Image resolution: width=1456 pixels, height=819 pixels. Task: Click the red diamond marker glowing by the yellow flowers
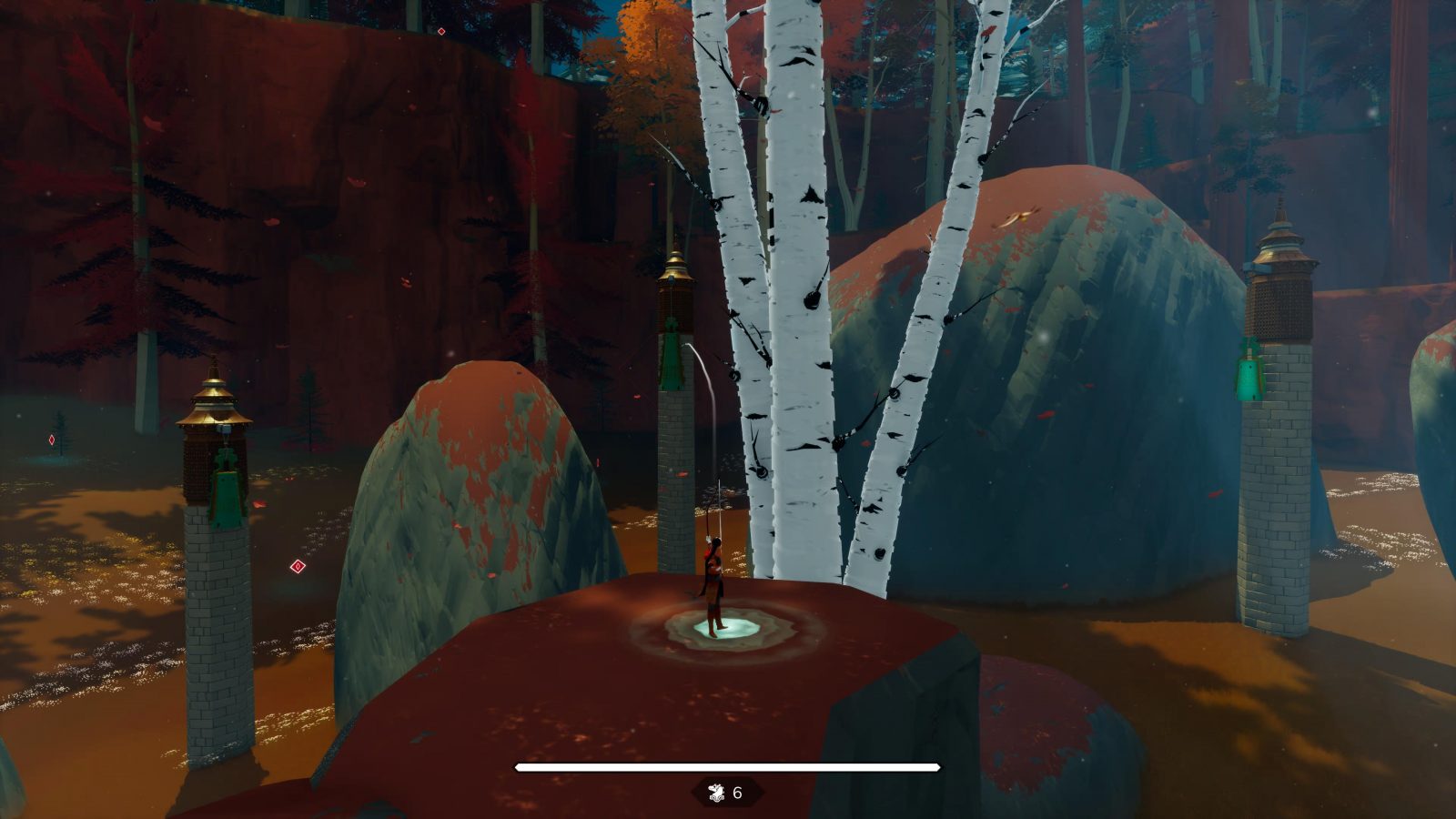(298, 566)
